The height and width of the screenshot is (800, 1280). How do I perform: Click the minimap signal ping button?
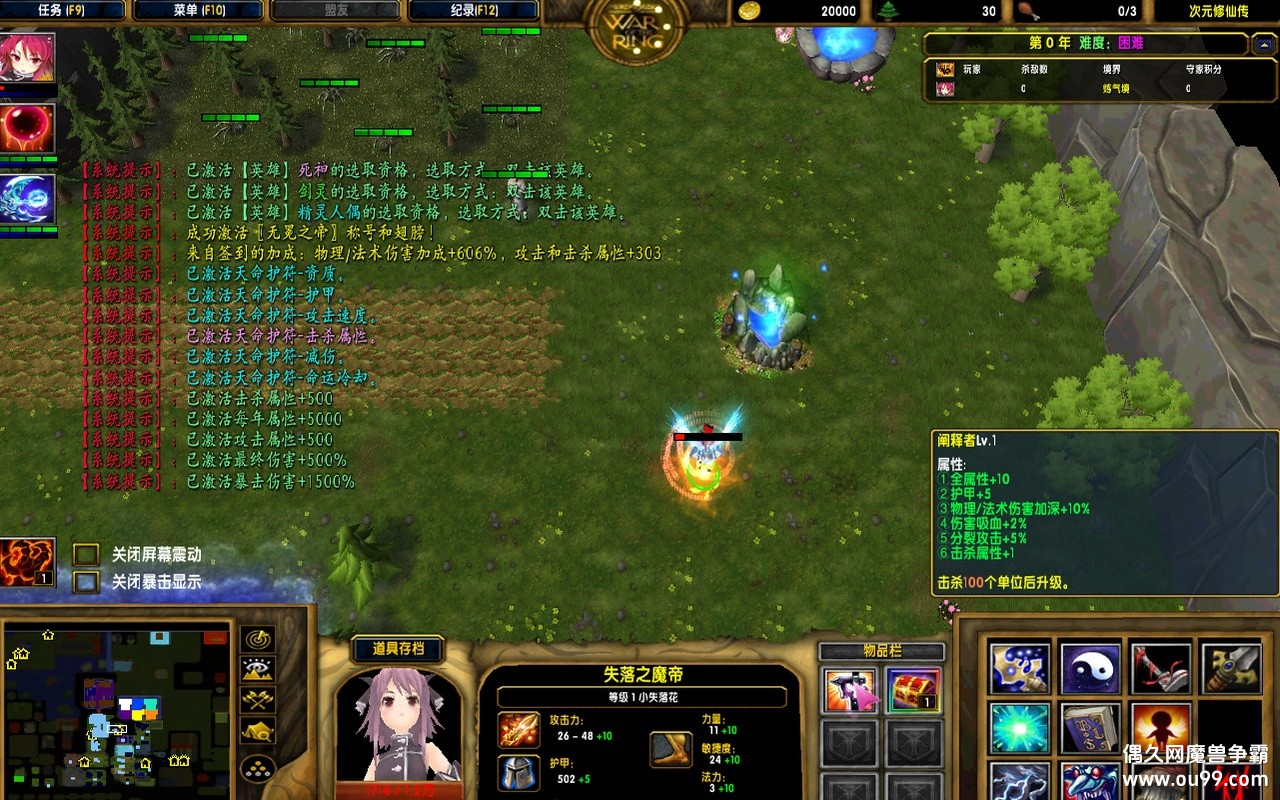click(258, 639)
